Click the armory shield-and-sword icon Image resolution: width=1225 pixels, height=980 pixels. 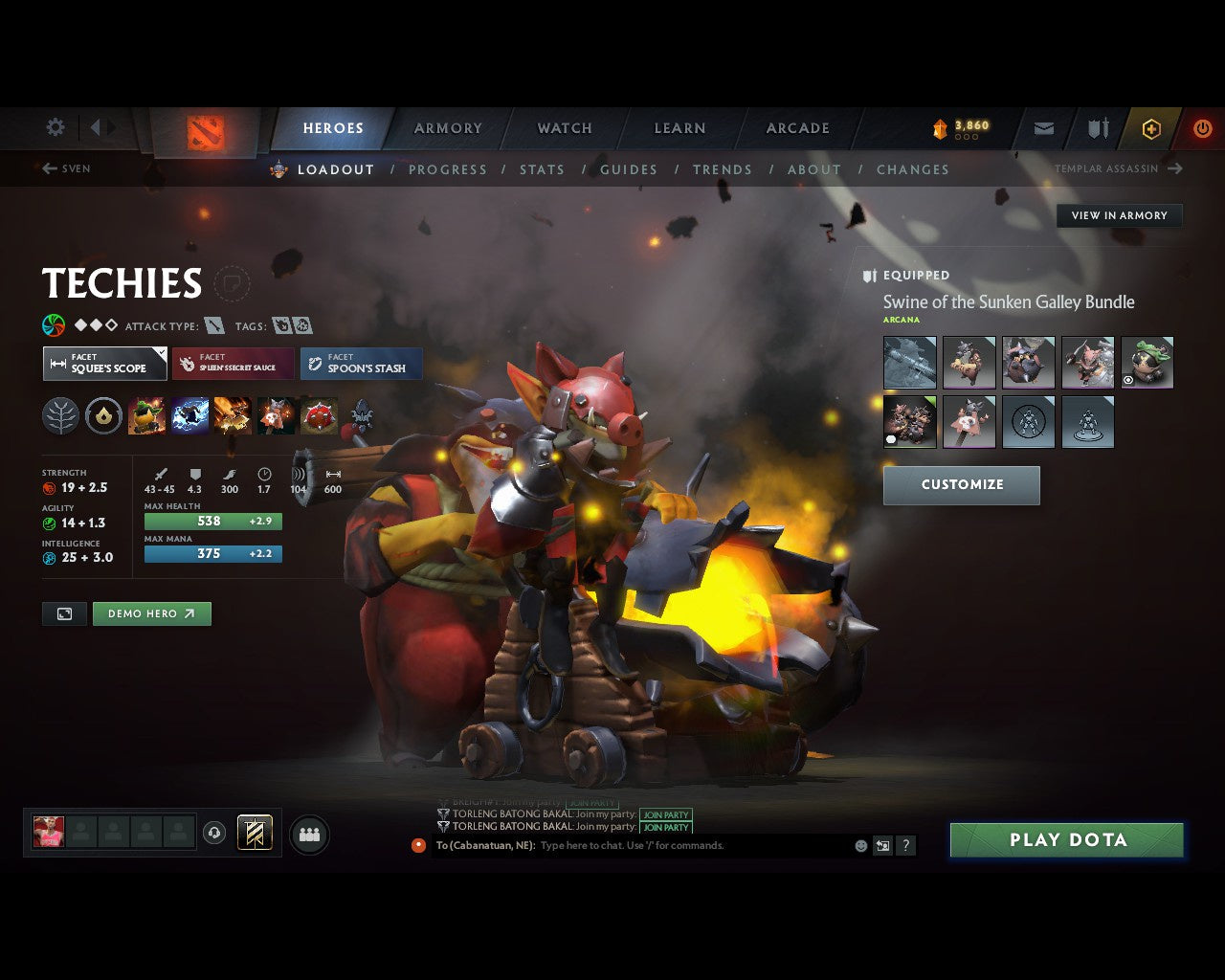click(x=1097, y=127)
